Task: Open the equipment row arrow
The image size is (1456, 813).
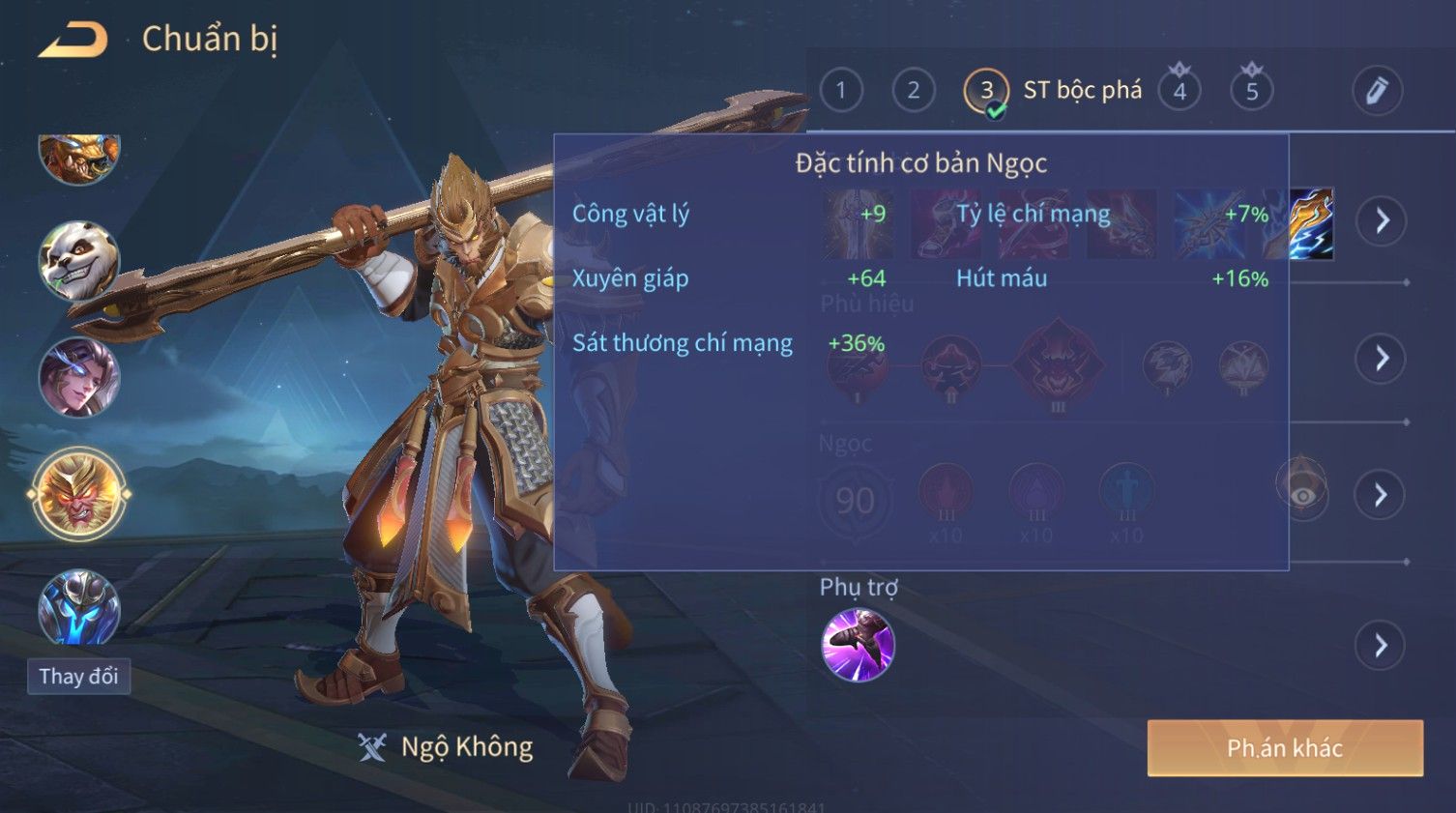Action: [1382, 221]
